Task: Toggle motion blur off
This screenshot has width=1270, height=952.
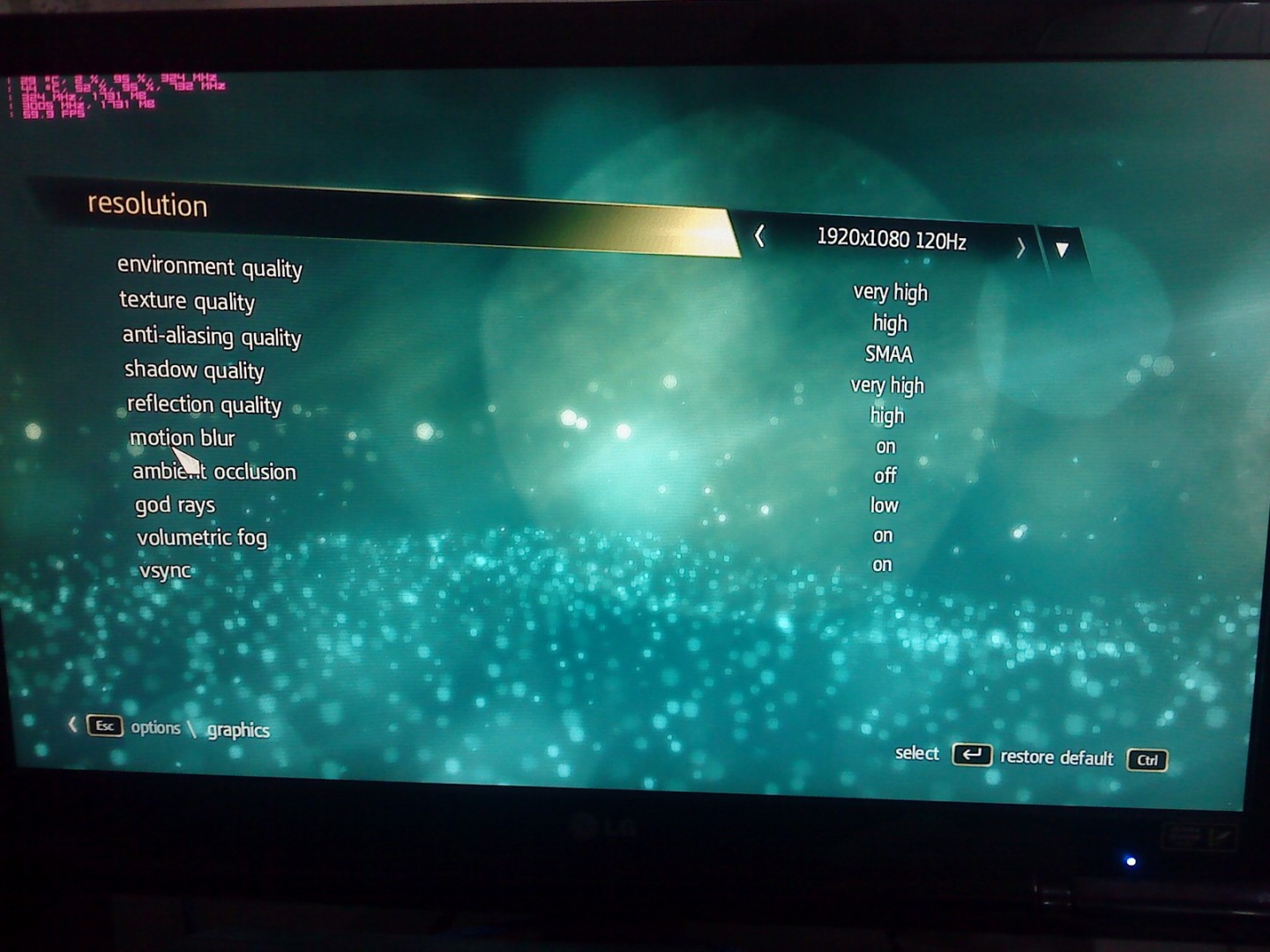Action: coord(885,446)
